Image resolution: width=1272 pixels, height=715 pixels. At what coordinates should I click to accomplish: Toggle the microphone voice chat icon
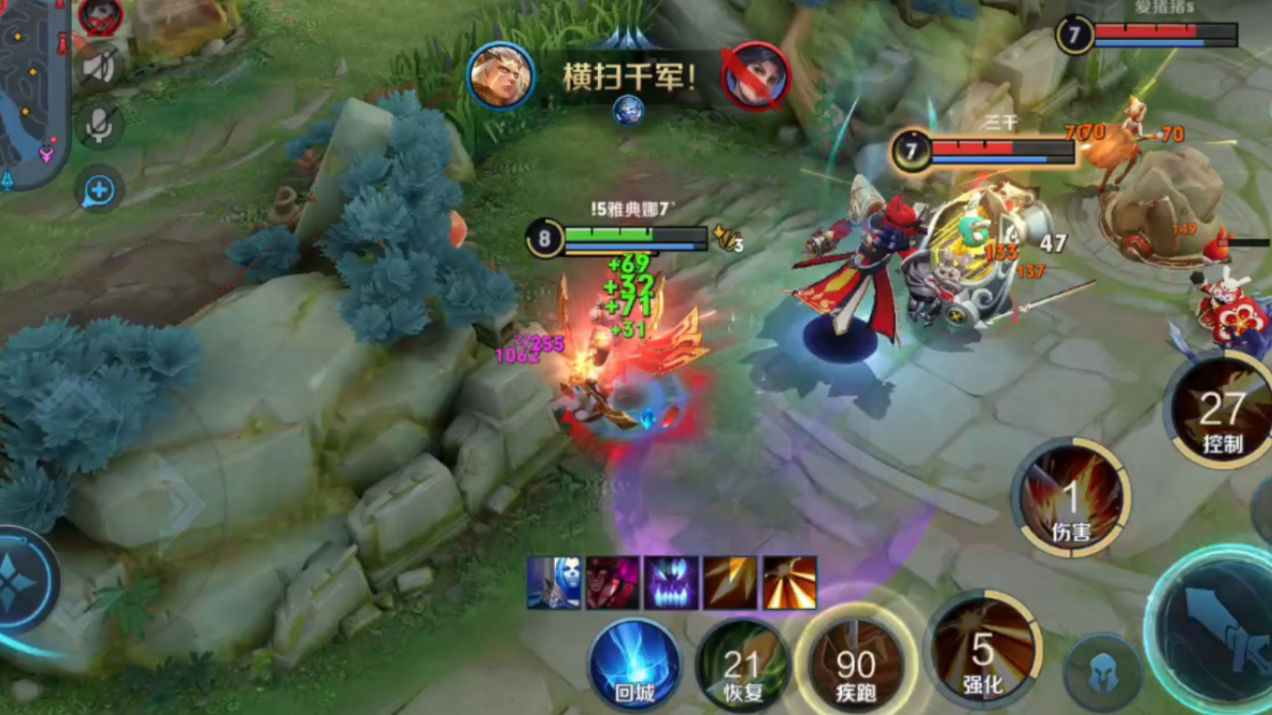[98, 126]
